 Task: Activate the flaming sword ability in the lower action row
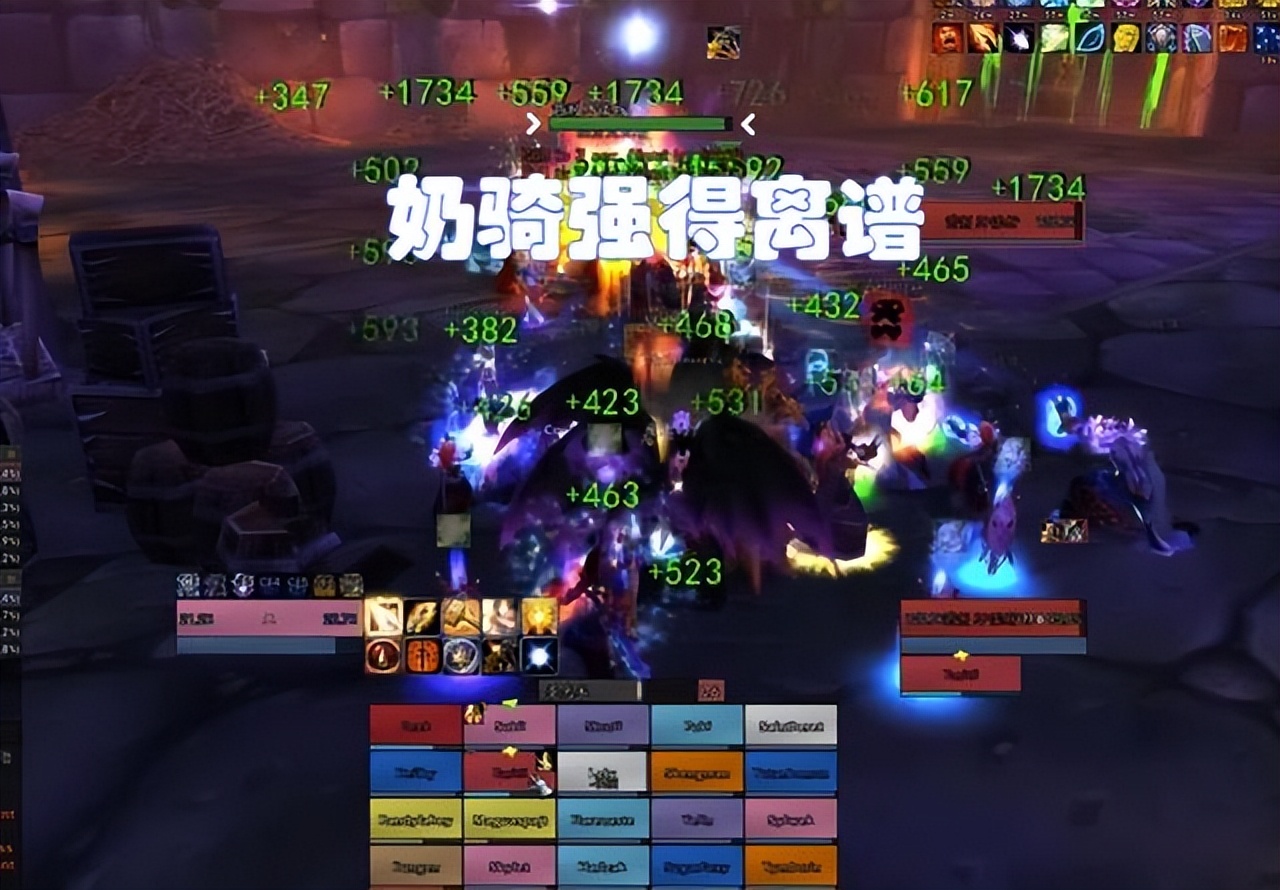pos(420,654)
